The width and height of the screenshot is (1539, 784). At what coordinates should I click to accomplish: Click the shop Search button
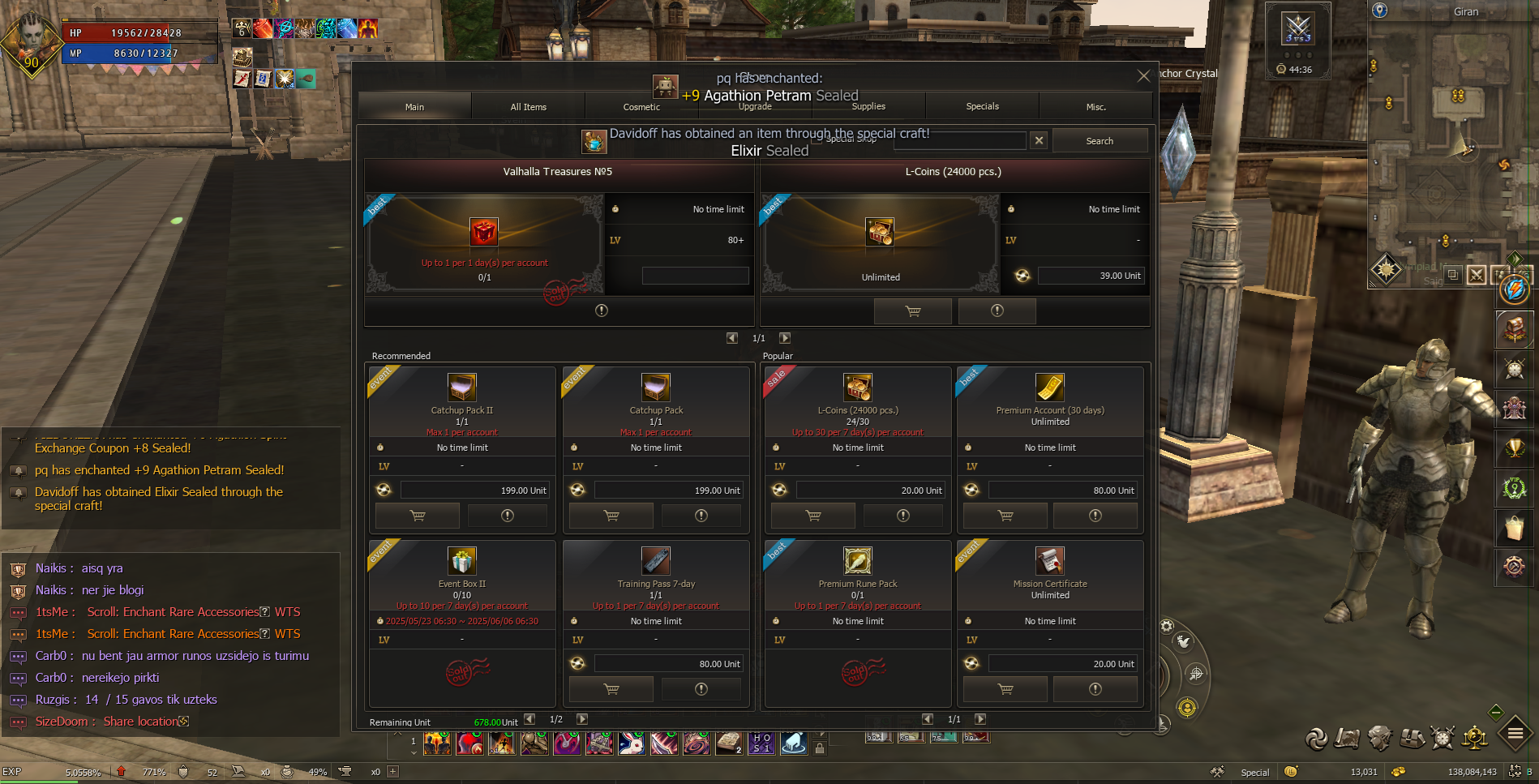coord(1099,141)
